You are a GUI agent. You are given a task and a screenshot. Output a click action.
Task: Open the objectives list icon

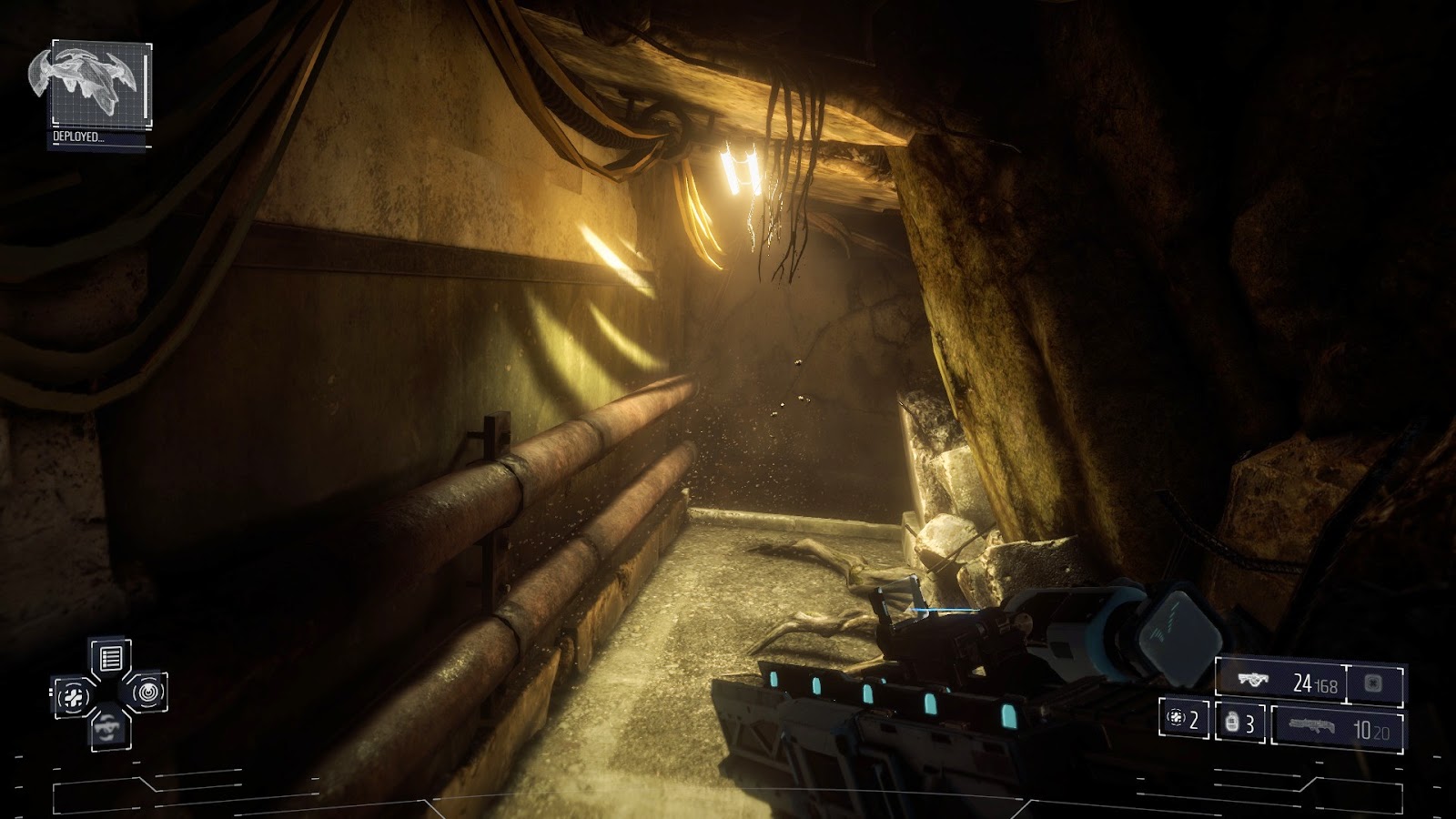tap(110, 658)
